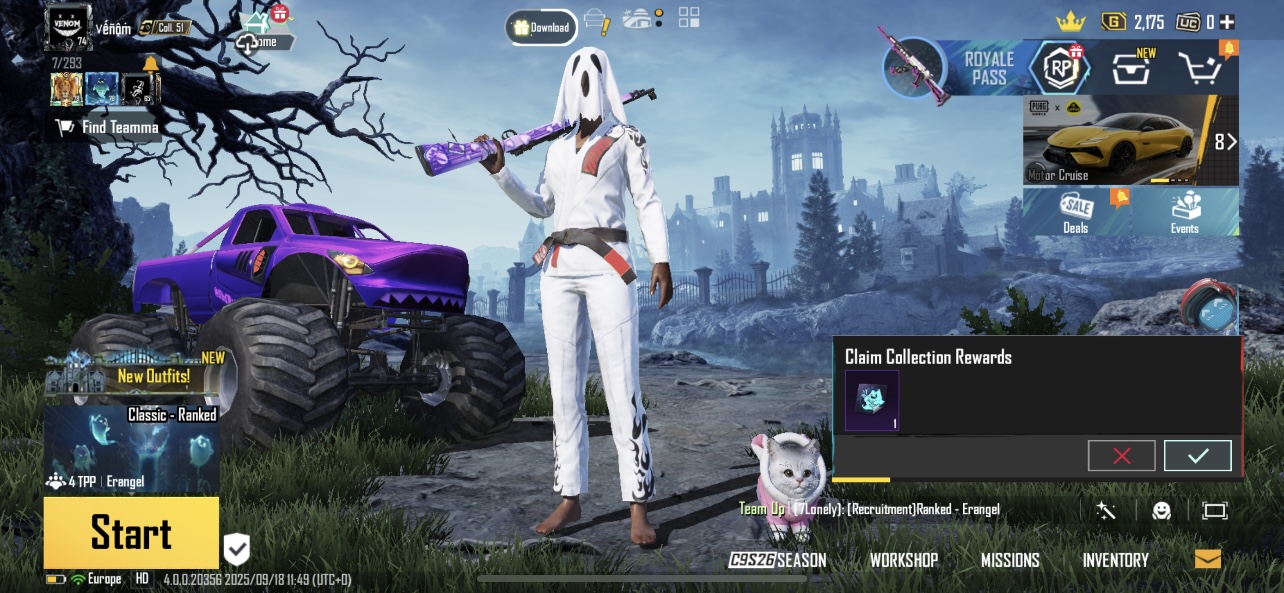Open the Missions menu

click(1010, 560)
